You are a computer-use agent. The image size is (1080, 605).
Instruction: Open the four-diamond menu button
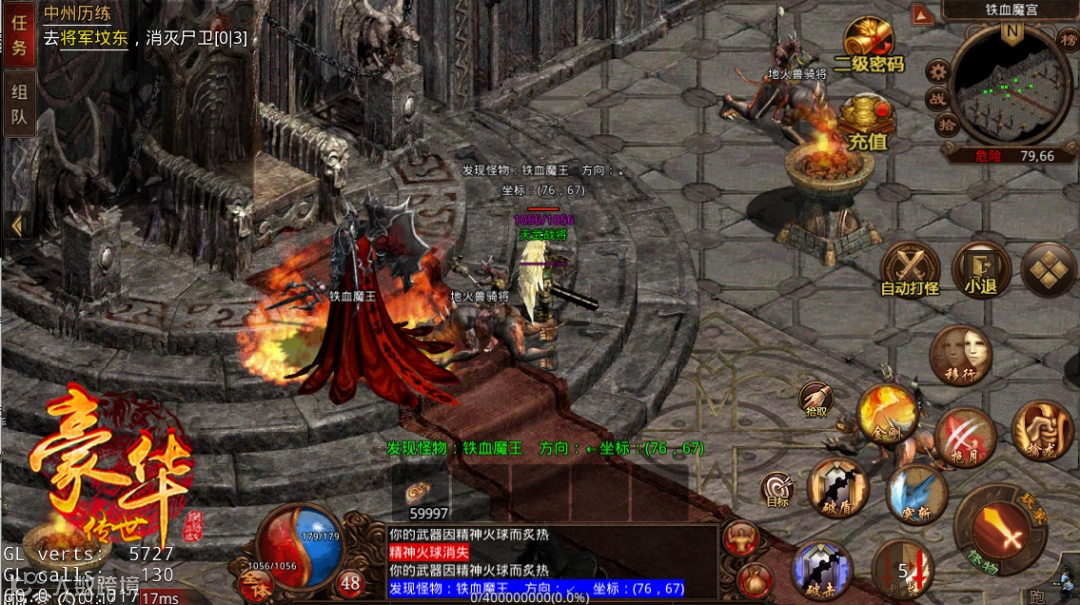(1048, 270)
